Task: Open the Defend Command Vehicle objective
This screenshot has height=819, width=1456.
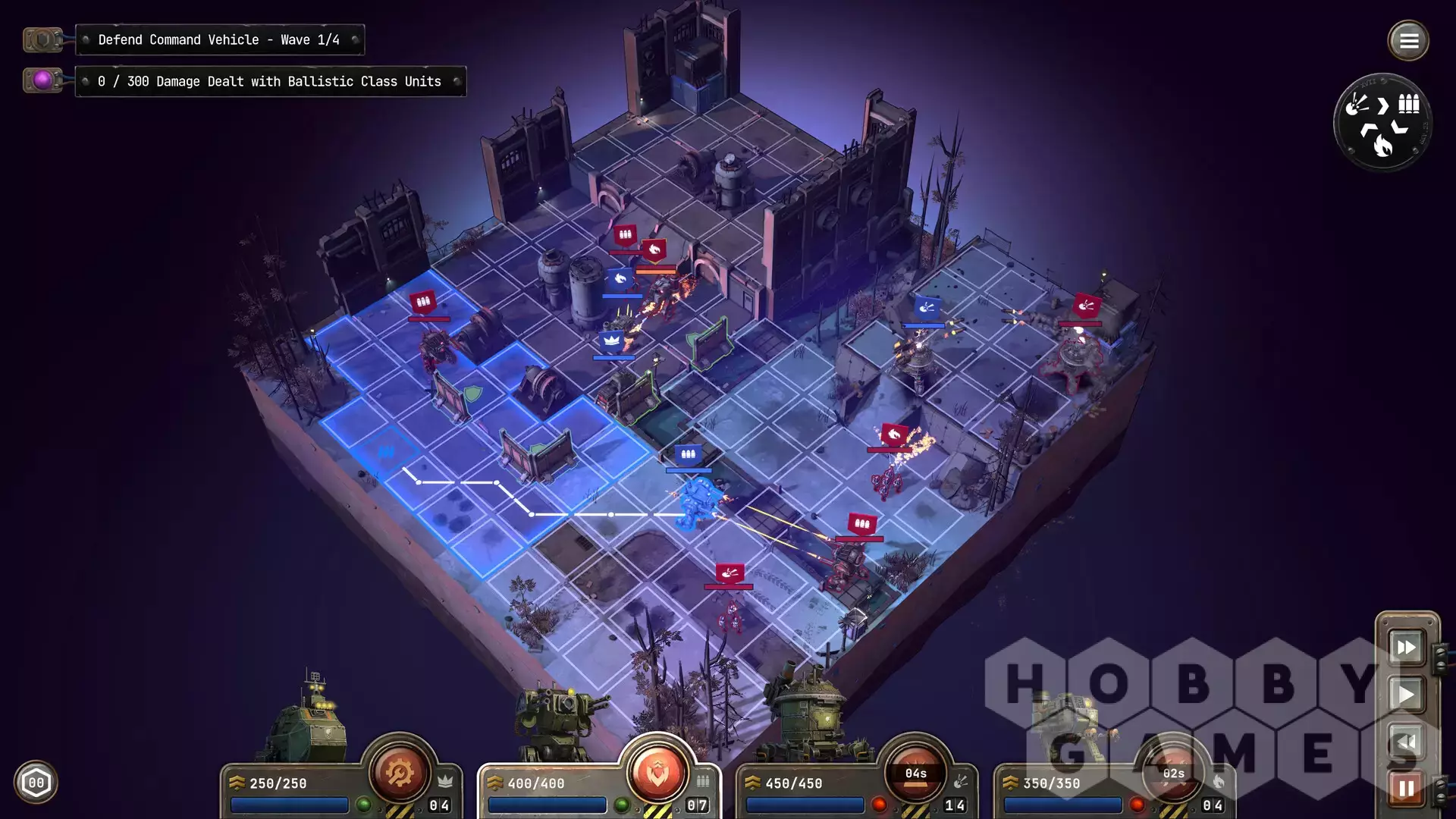Action: 219,40
